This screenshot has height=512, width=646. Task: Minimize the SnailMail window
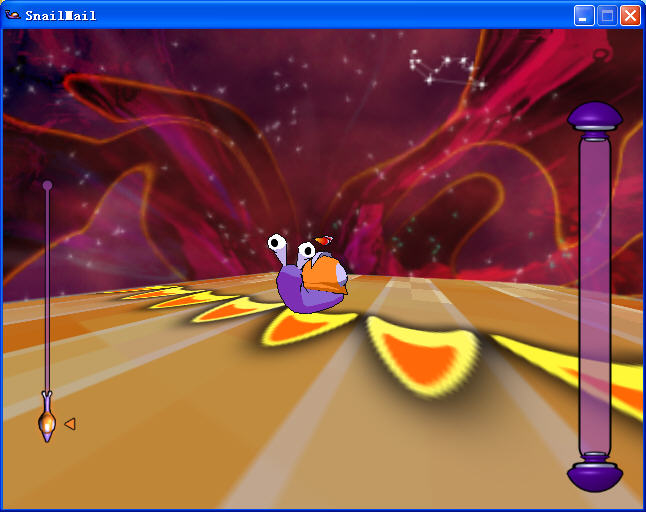[x=584, y=15]
